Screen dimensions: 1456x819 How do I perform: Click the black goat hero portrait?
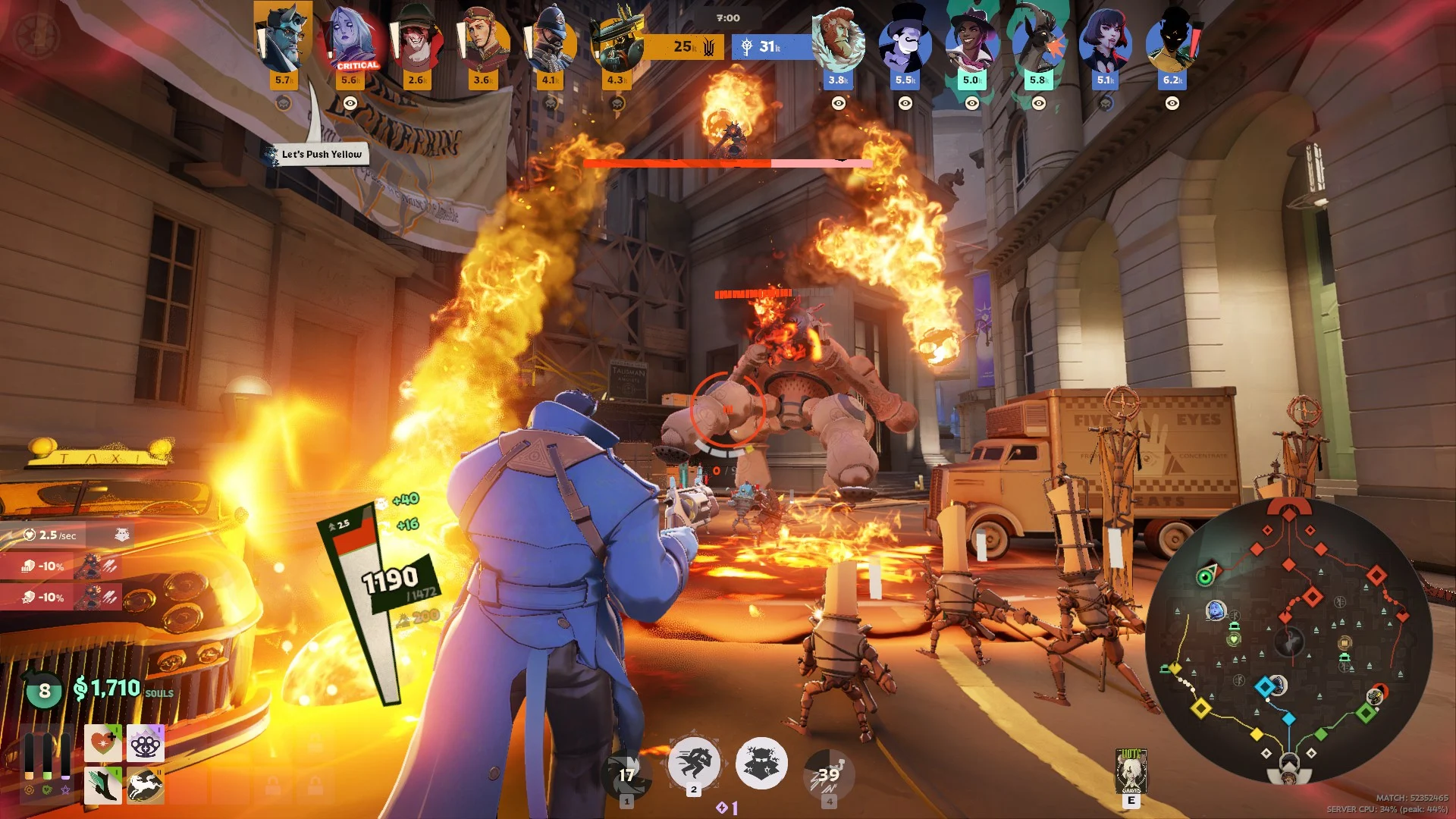(x=1038, y=42)
